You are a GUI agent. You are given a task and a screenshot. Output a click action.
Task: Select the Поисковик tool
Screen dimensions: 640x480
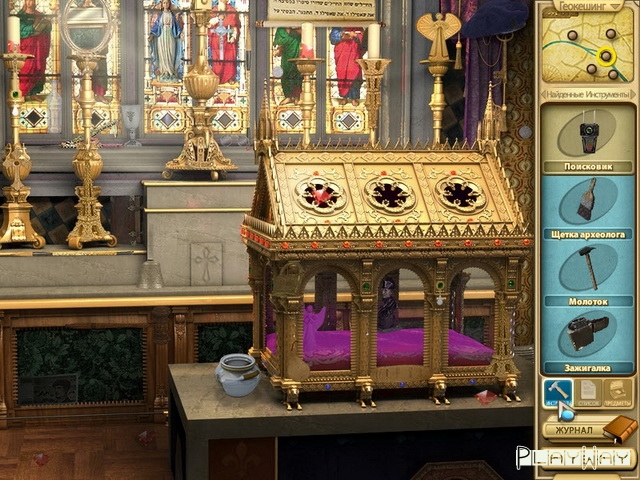[x=587, y=133]
